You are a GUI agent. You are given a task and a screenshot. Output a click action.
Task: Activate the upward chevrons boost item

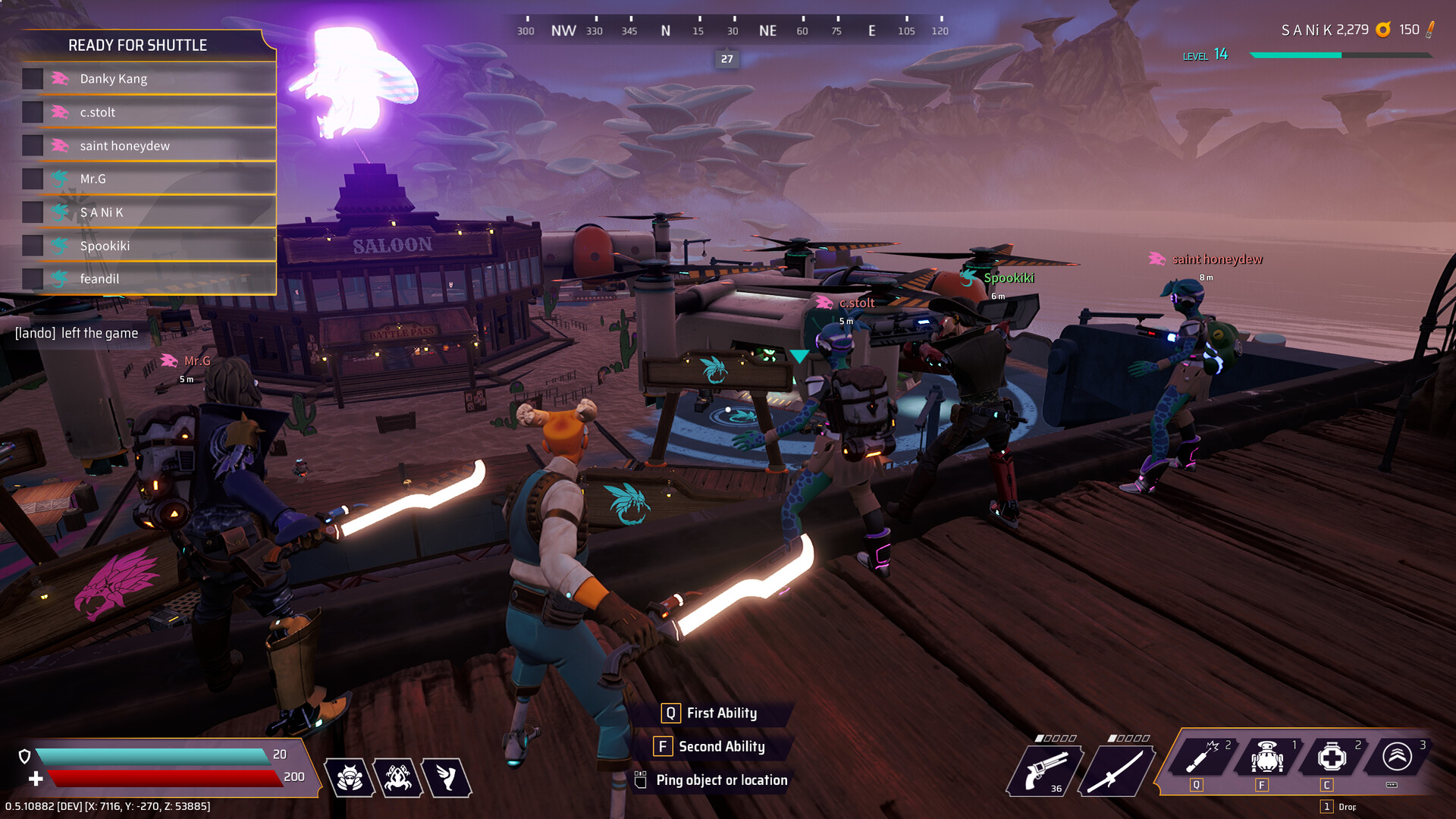click(x=1397, y=757)
